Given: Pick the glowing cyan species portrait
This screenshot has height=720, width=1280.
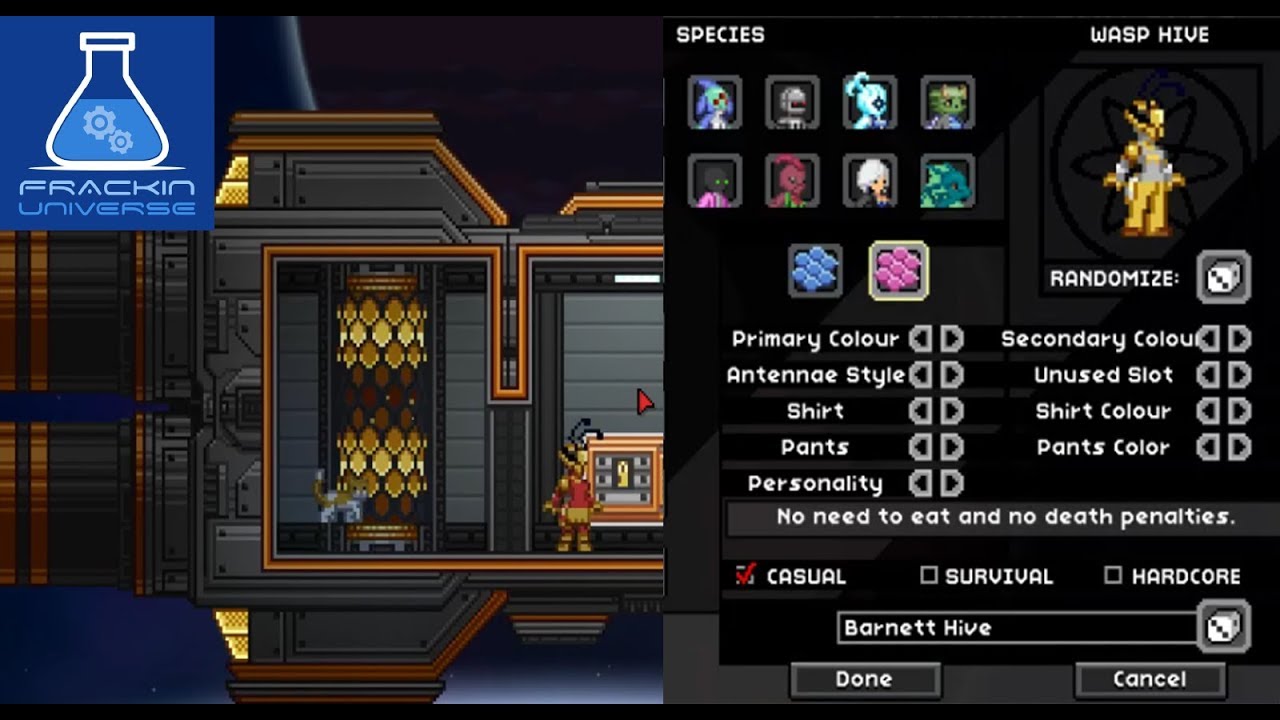Looking at the screenshot, I should click(x=869, y=102).
